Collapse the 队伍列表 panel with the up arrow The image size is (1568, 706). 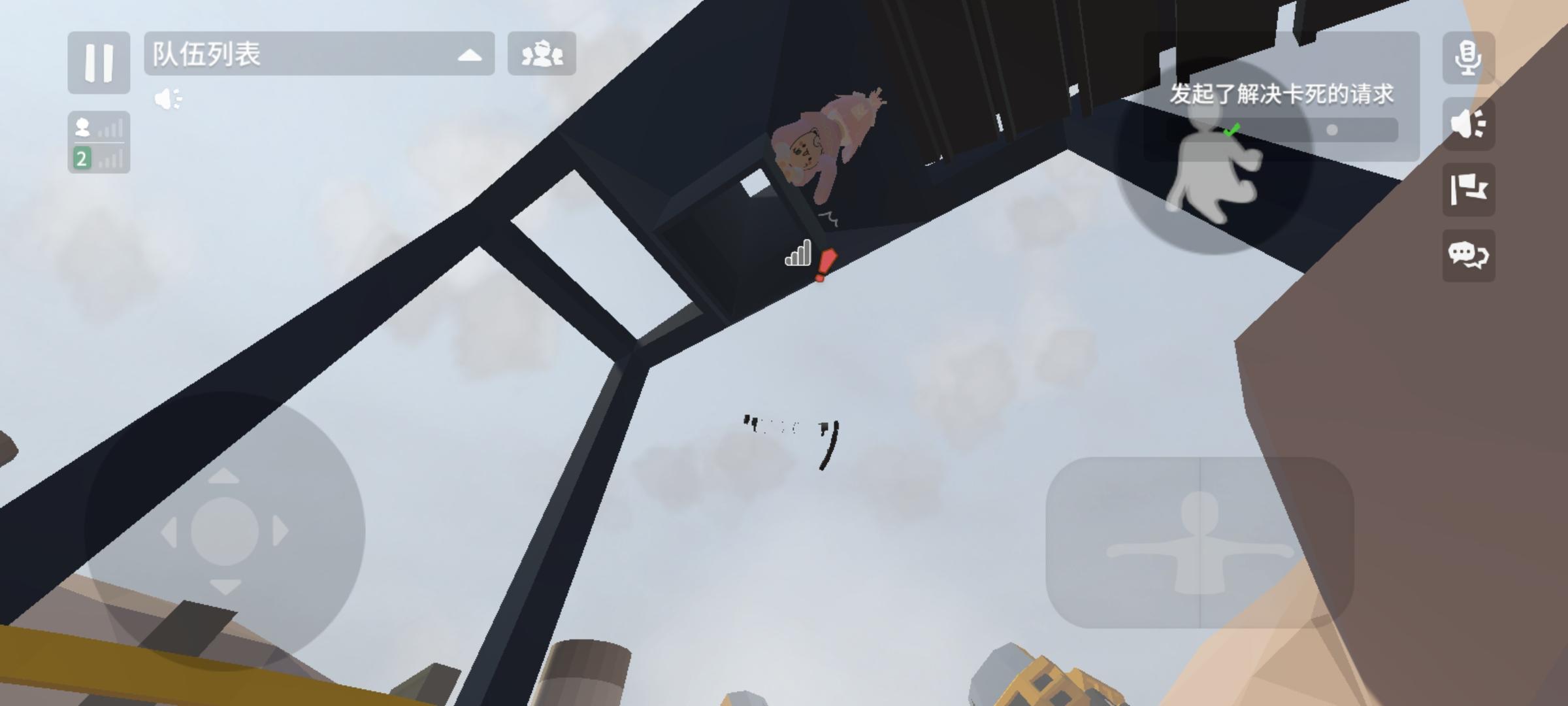469,55
